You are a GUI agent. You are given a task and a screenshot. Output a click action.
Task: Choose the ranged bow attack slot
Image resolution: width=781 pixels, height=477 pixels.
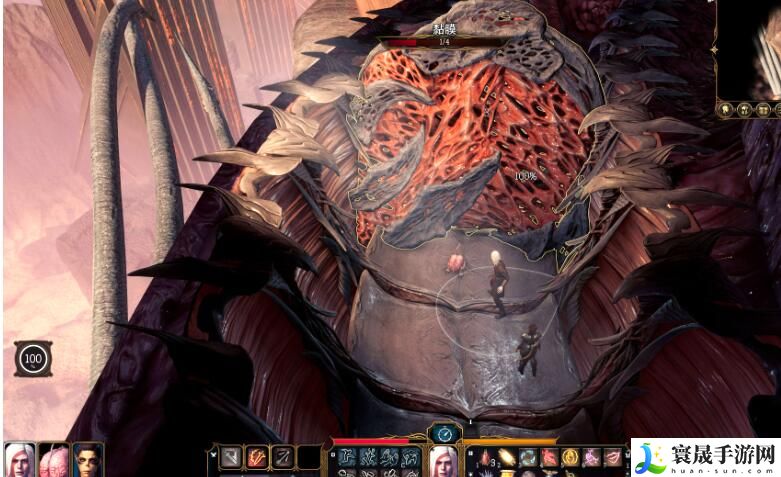[283, 457]
